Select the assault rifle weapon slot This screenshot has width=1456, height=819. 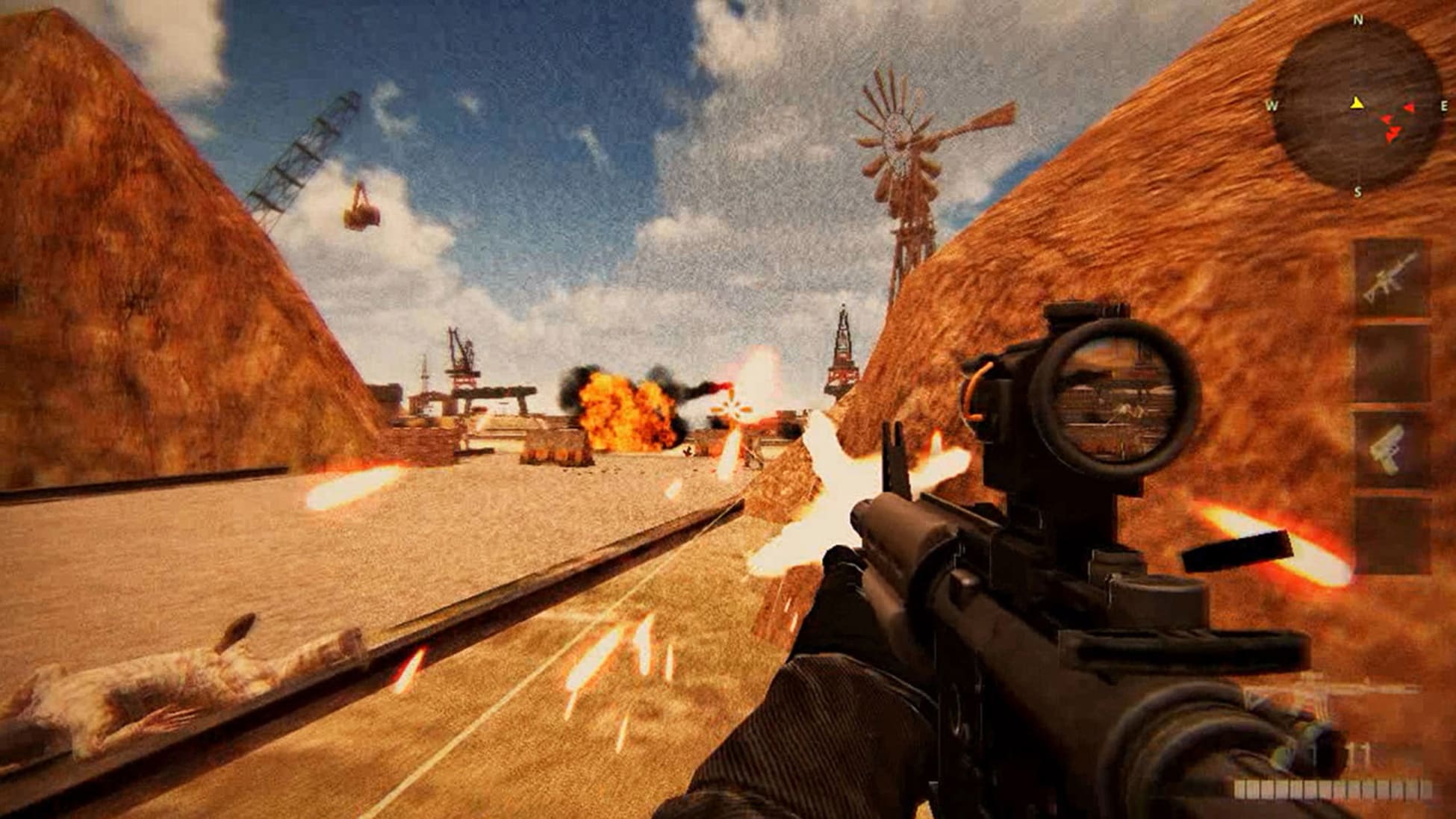point(1391,278)
